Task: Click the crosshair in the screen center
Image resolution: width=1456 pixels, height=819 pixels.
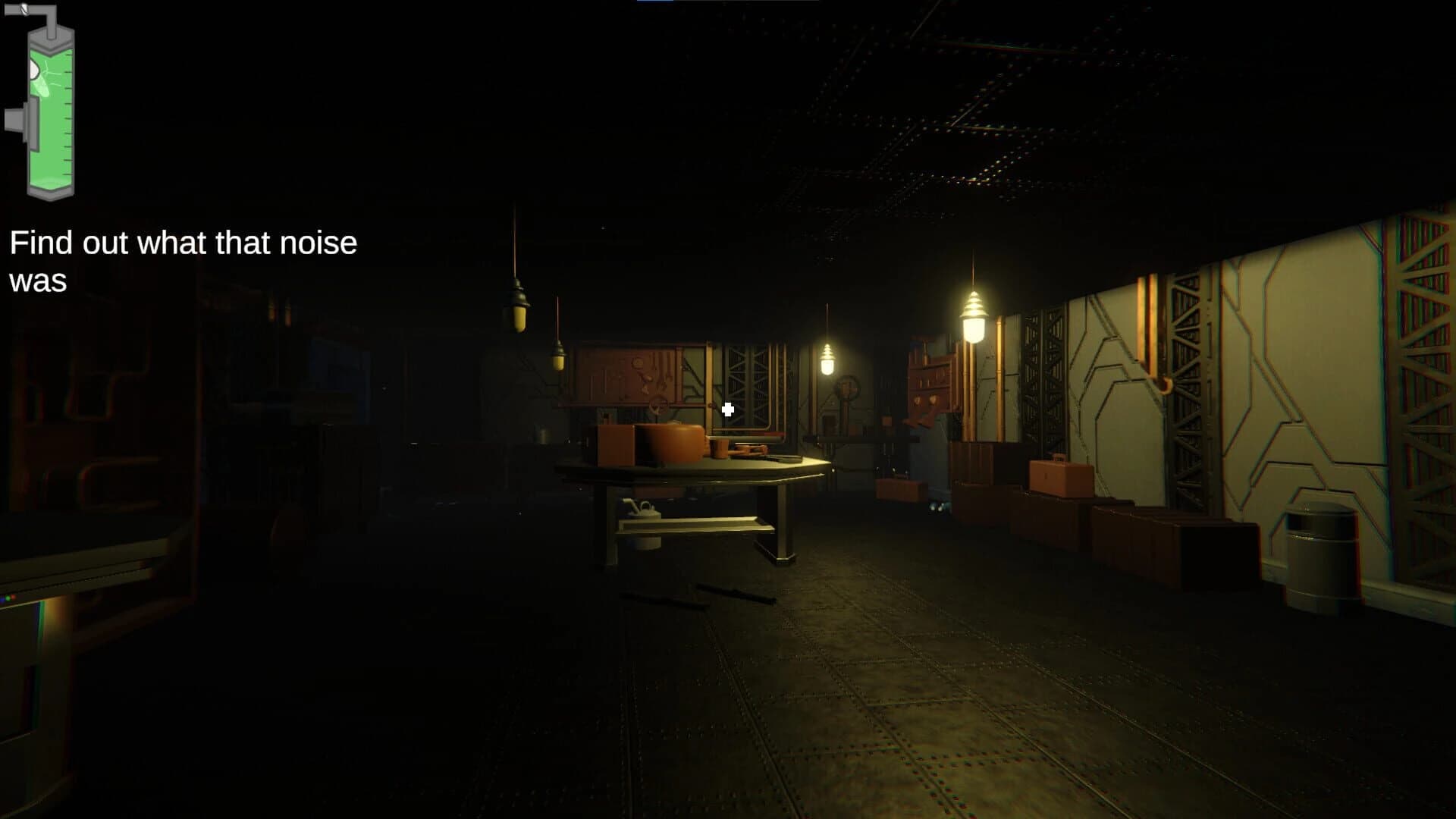Action: [728, 409]
